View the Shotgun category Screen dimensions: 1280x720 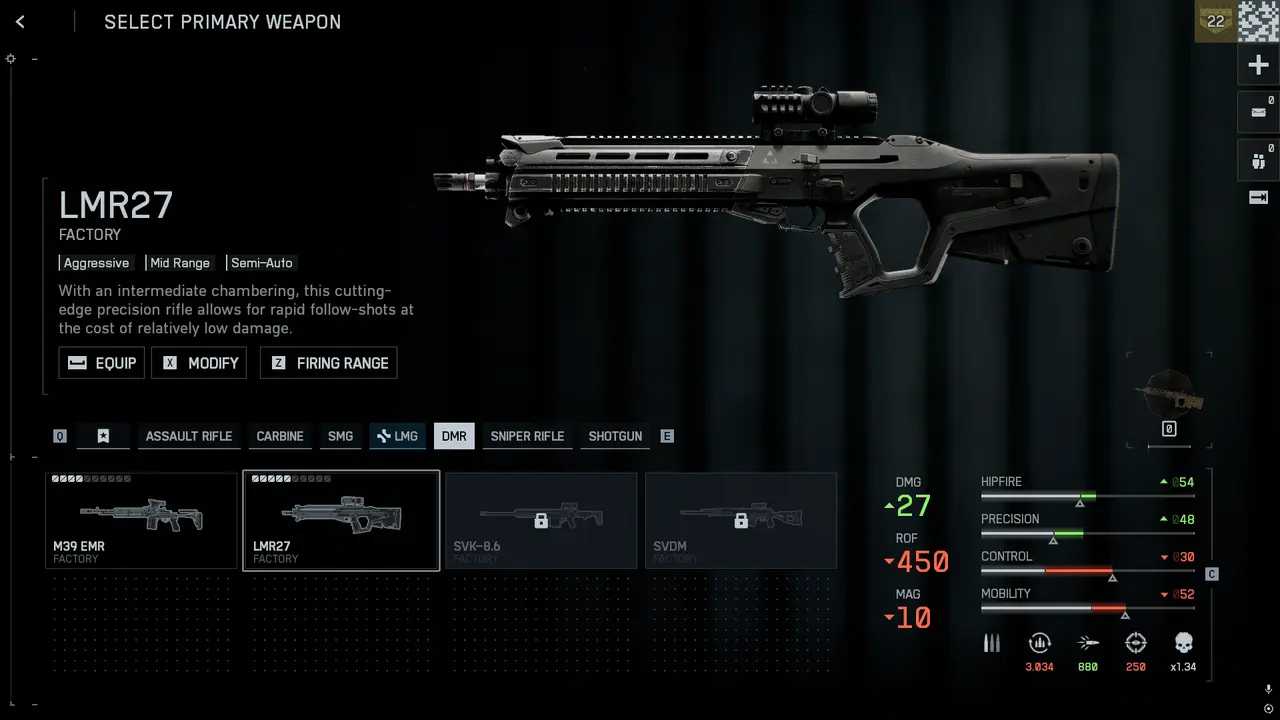click(615, 436)
